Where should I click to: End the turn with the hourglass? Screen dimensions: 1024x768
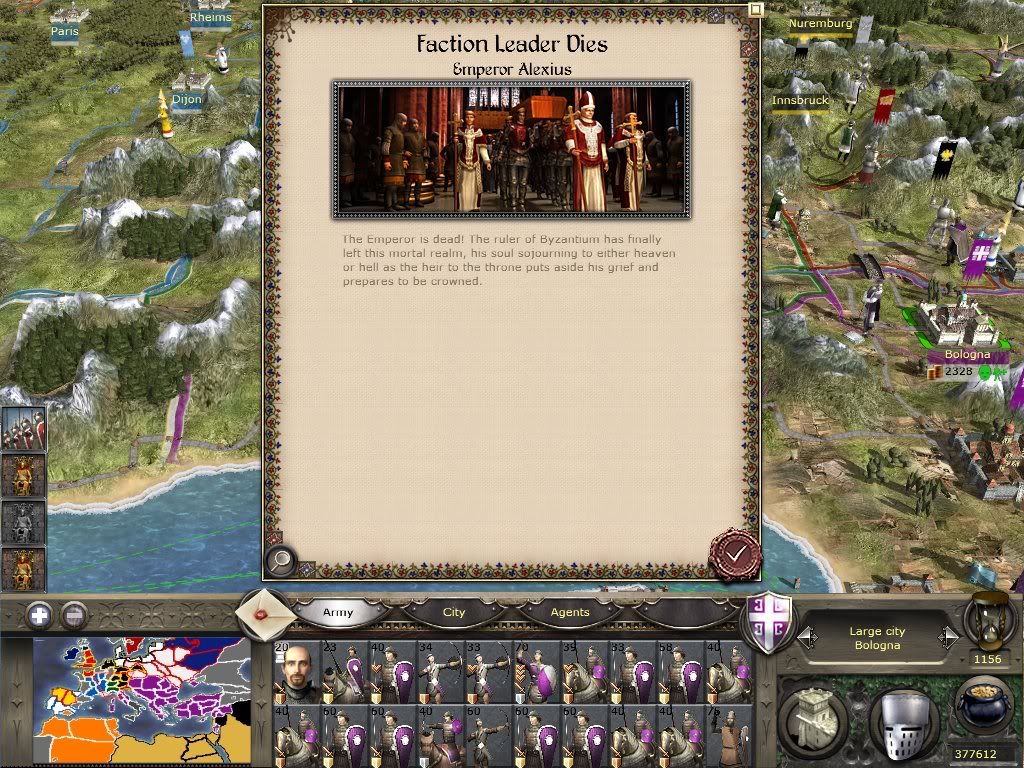pyautogui.click(x=988, y=620)
